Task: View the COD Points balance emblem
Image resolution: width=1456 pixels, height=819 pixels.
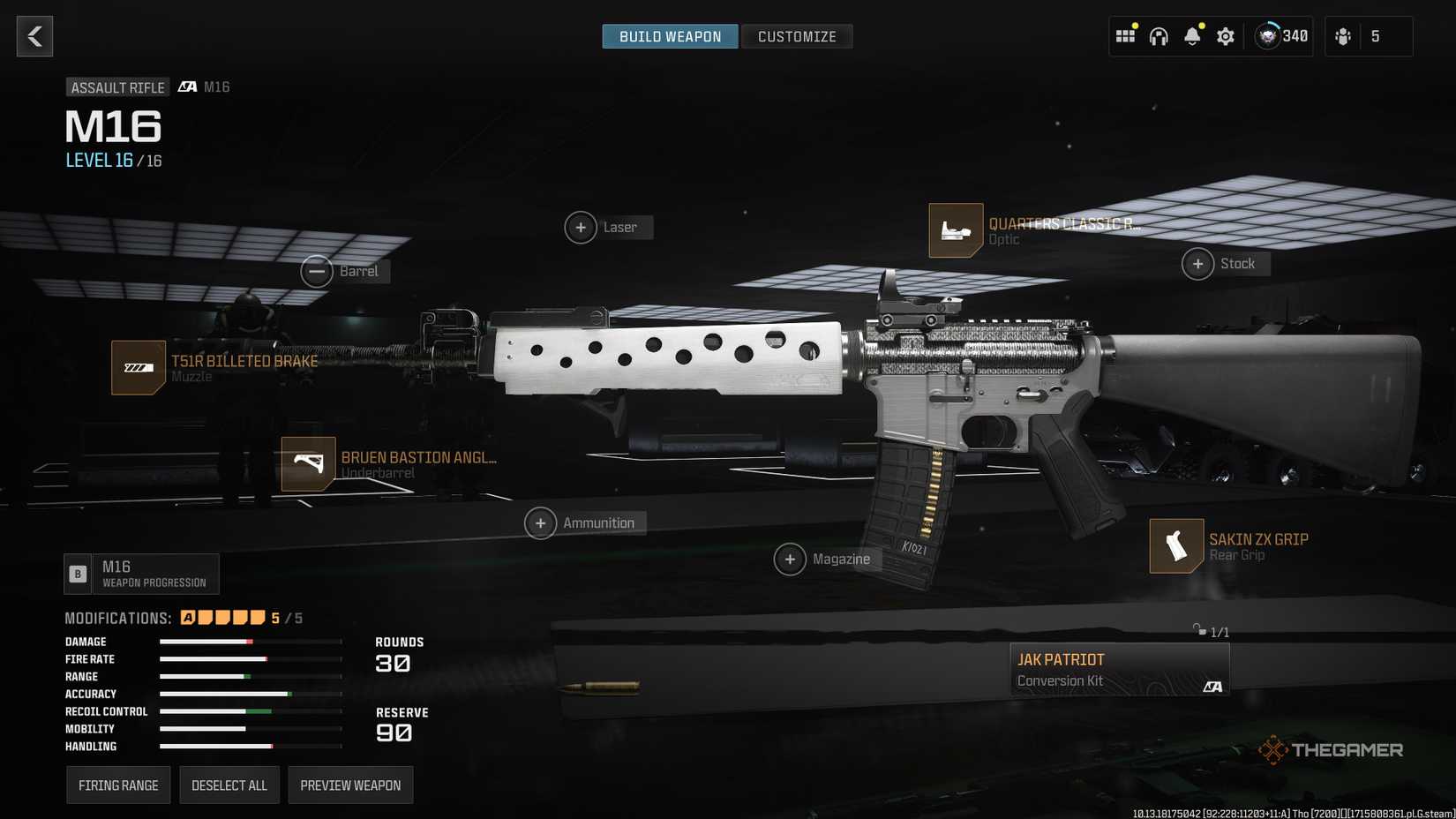Action: point(1268,36)
